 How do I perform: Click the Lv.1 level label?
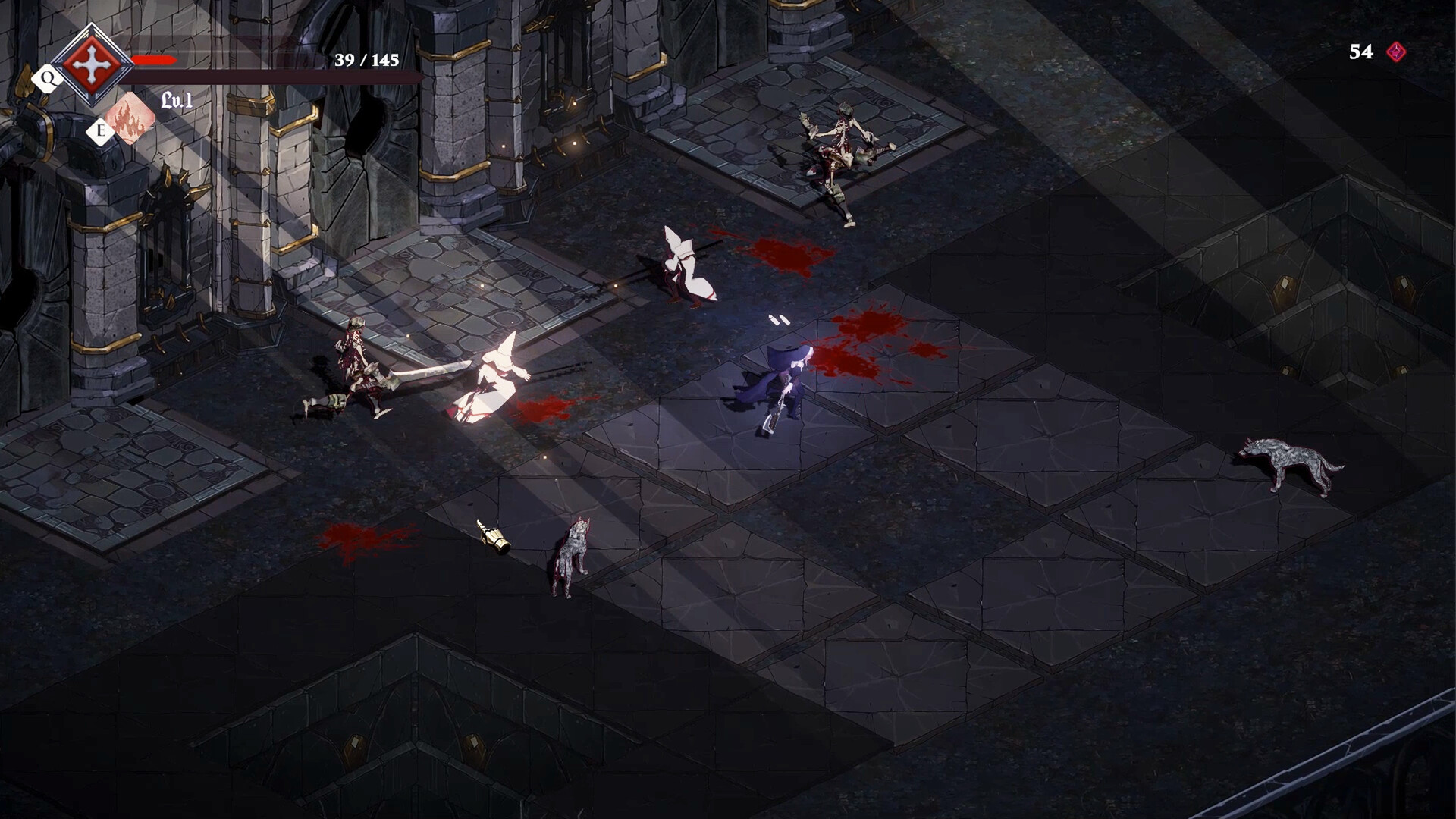tap(176, 99)
